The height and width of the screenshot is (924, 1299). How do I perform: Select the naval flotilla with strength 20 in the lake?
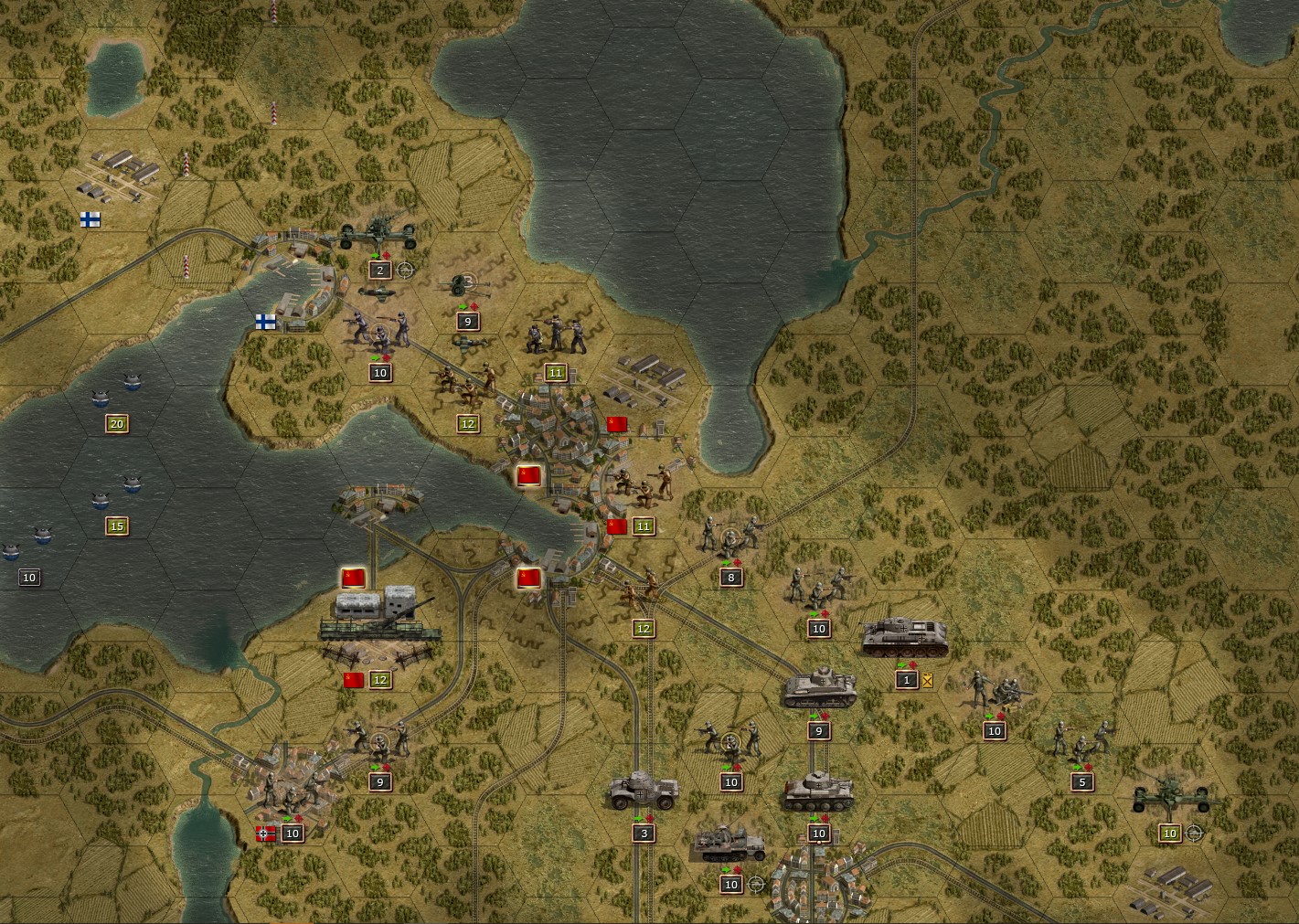coord(128,384)
